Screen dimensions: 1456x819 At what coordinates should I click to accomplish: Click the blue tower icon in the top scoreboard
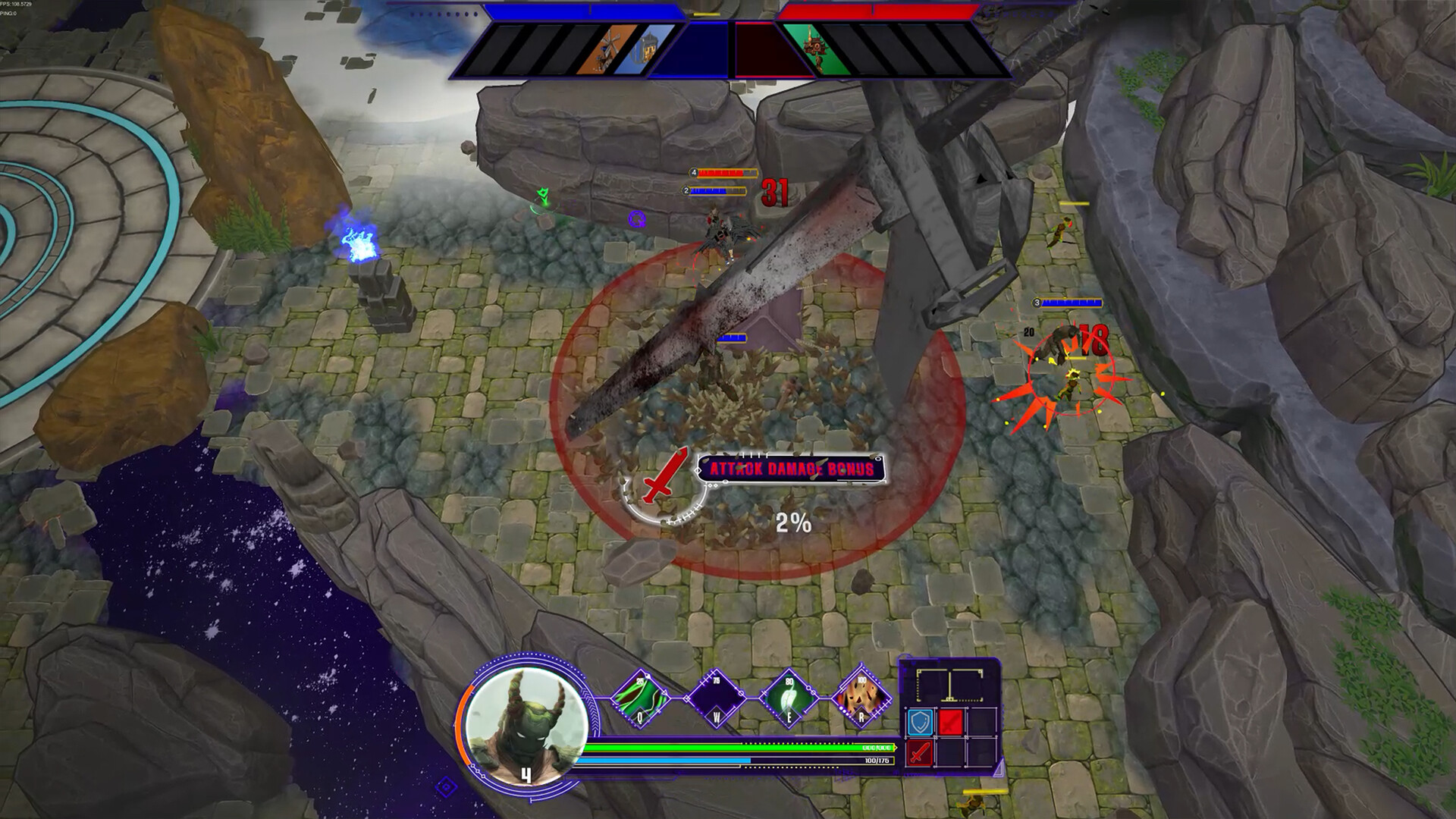click(645, 45)
